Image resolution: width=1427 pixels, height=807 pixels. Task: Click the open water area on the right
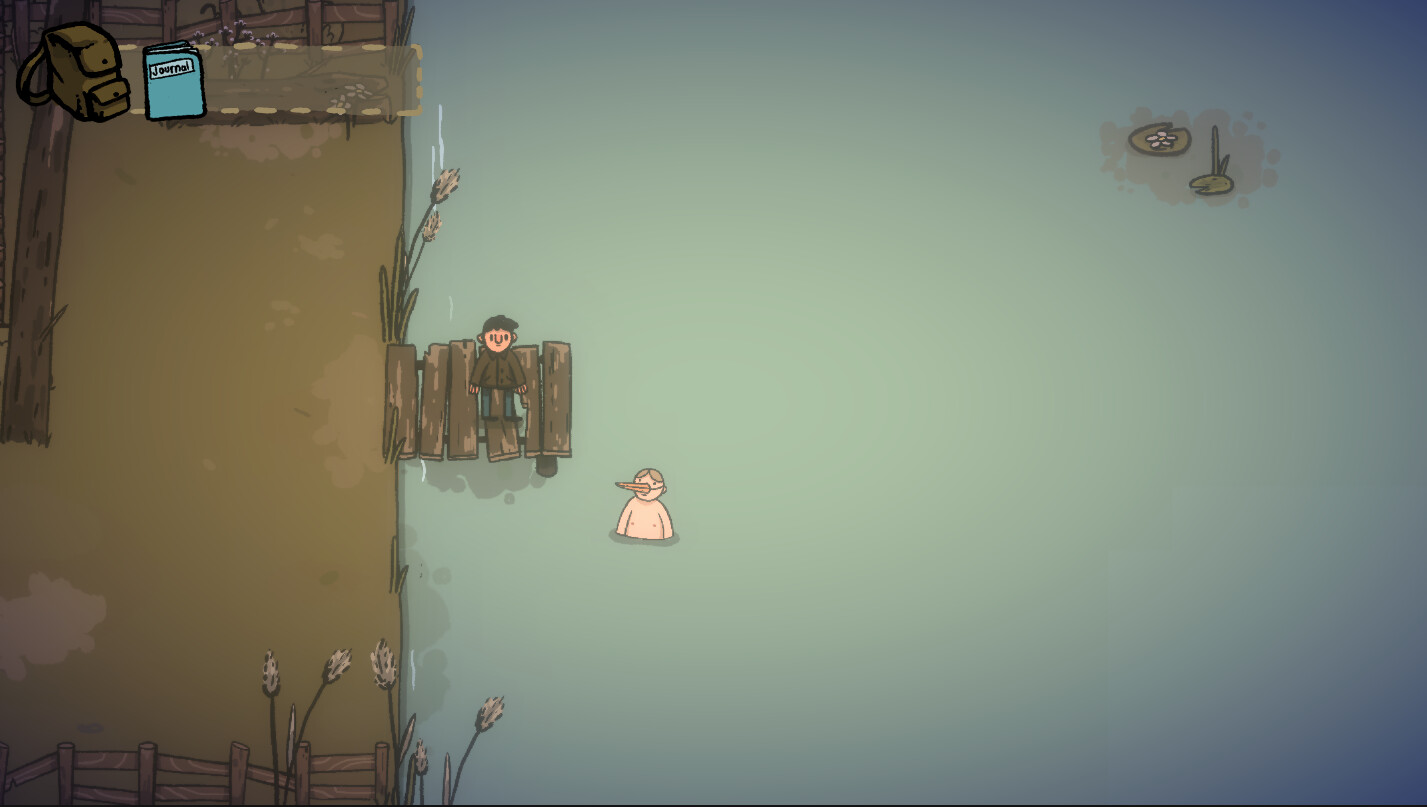pos(1000,450)
